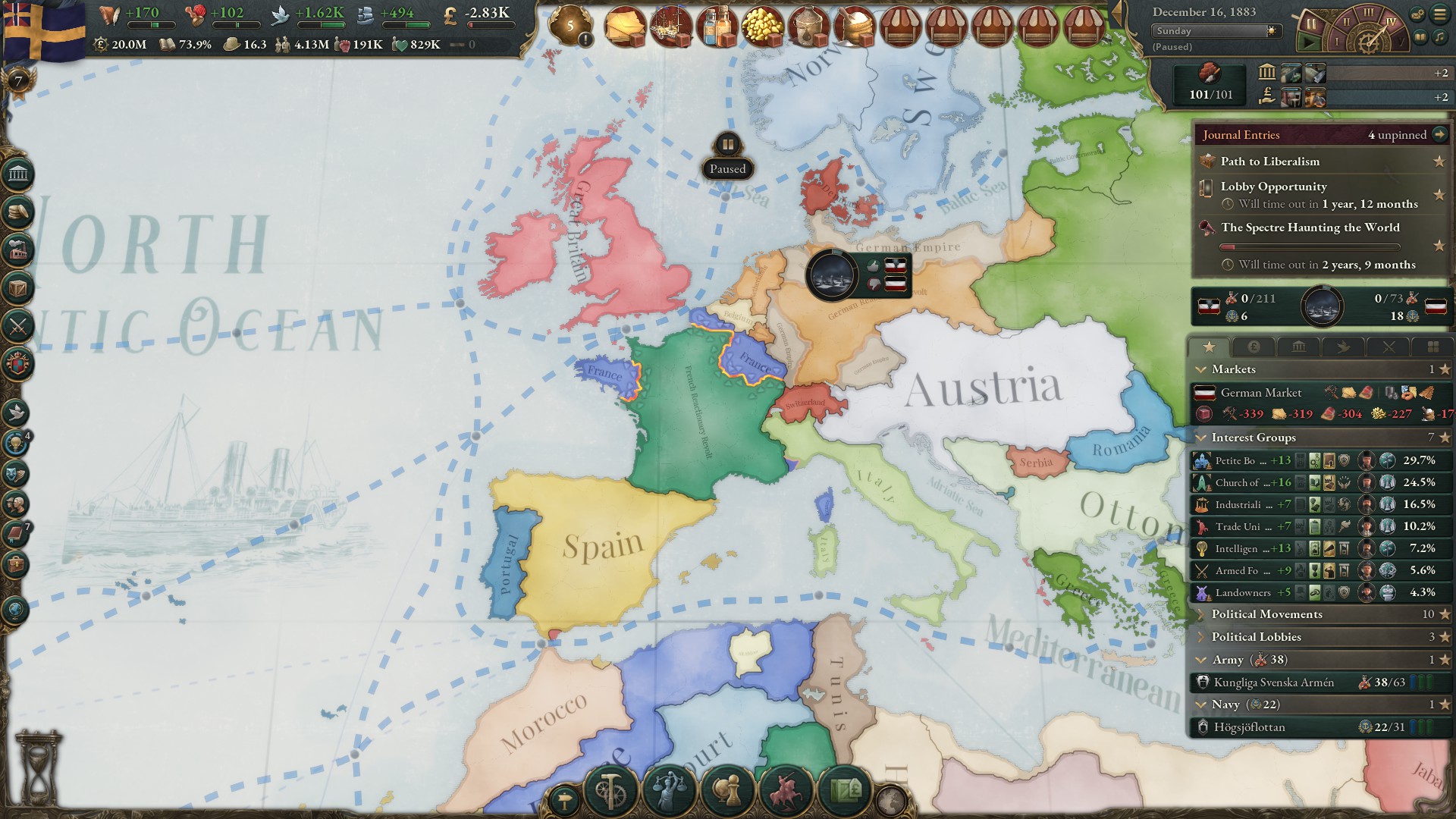The image size is (1456, 819).
Task: Open the military lens with the horseman icon
Action: coord(786,789)
